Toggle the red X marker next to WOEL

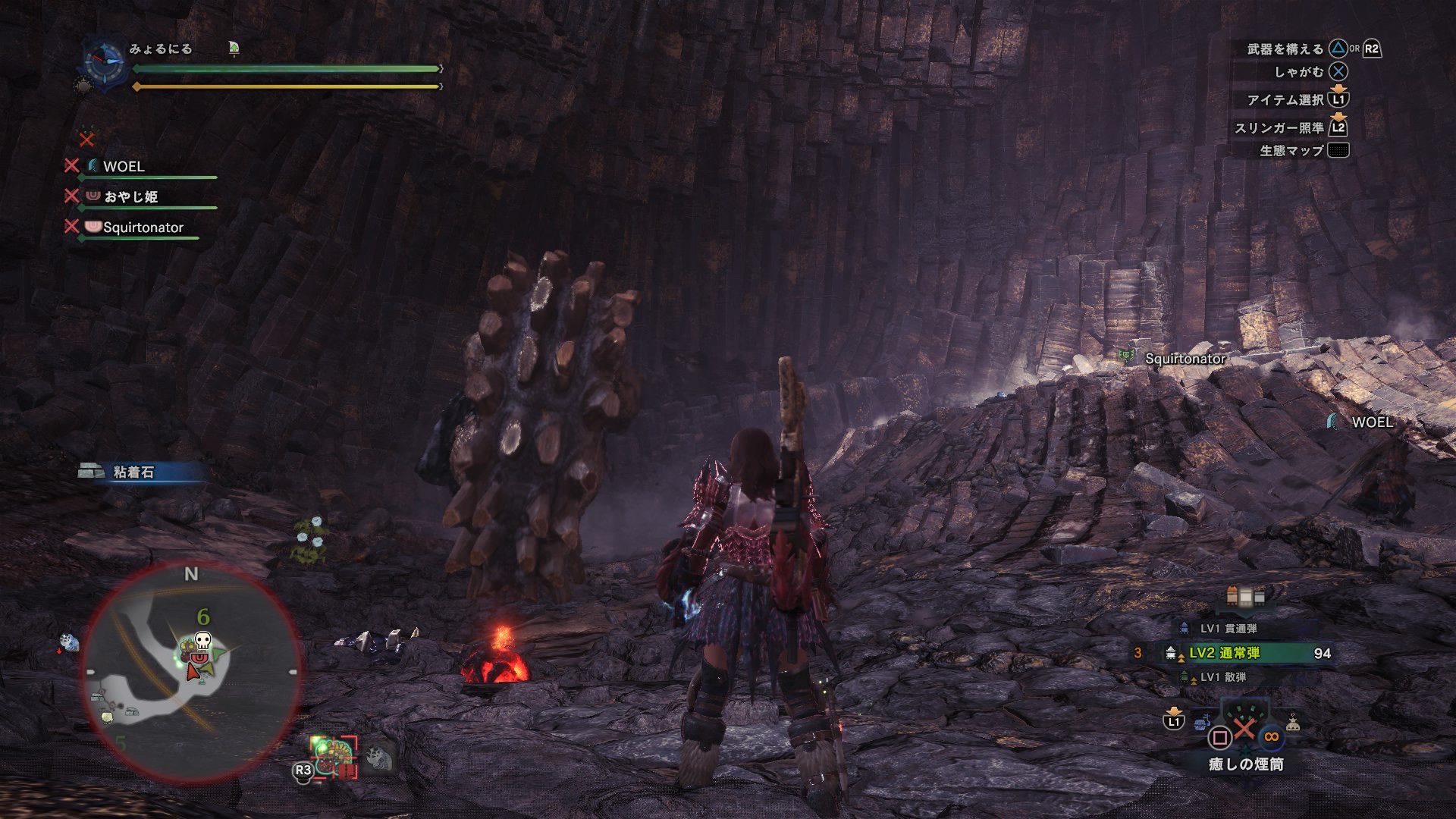click(x=71, y=165)
